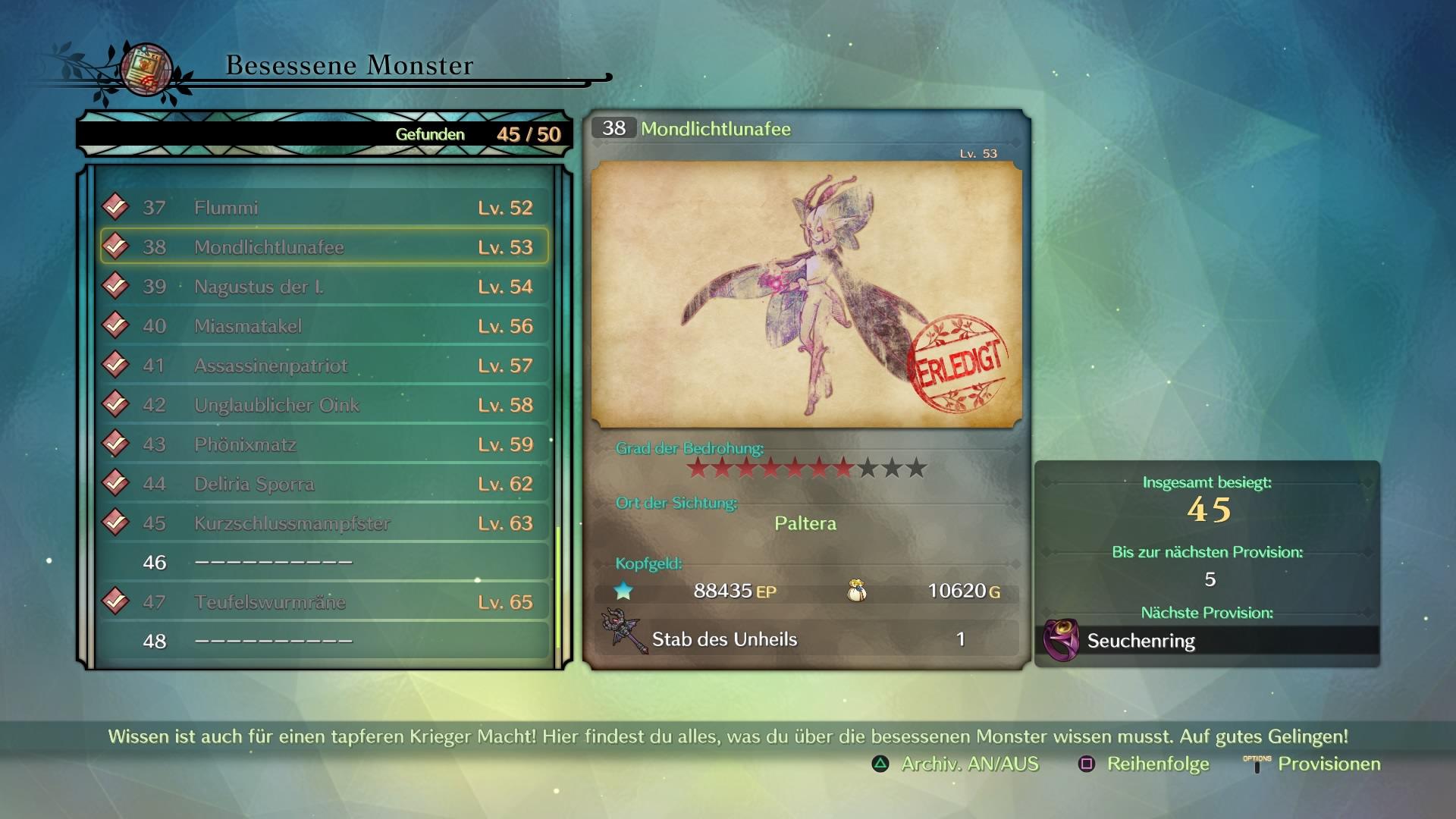Screen dimensions: 1456x819
Task: View the Mondlichtlunafee wanted poster image
Action: tap(806, 294)
